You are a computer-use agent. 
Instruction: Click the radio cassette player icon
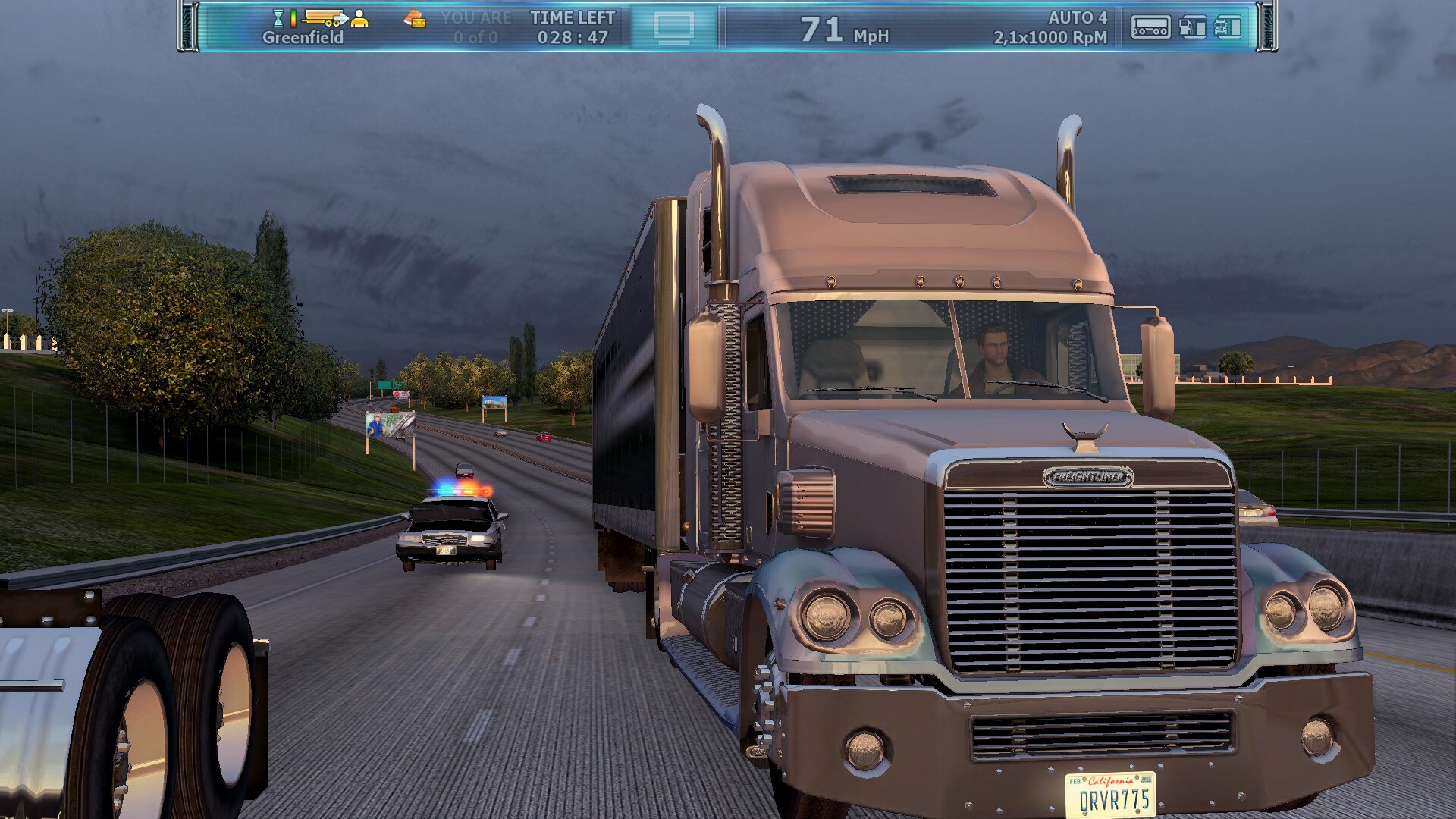tap(1150, 27)
